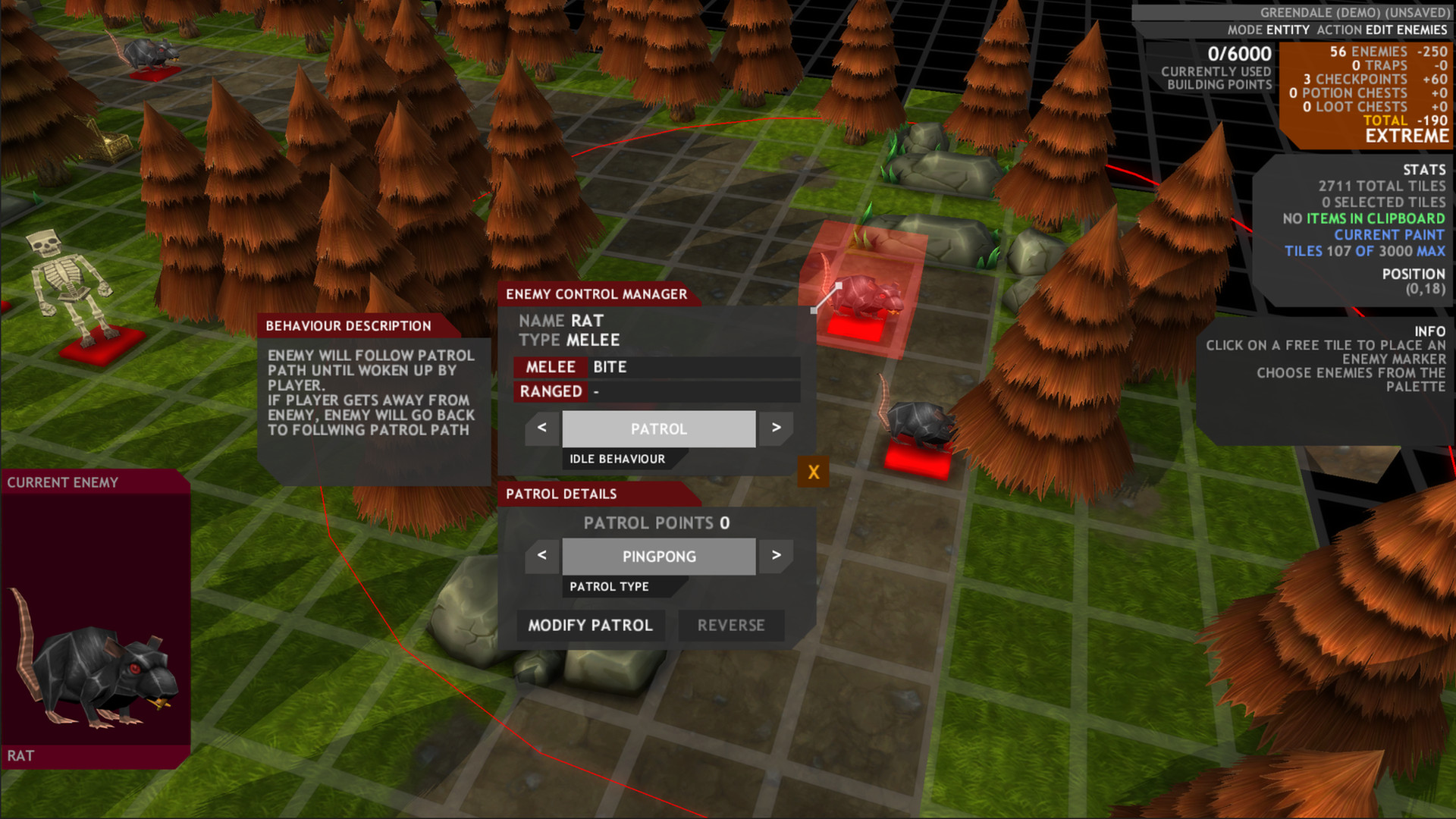Open the PATROL idle behaviour selector
Screen dimensions: 1456x819
pos(658,428)
